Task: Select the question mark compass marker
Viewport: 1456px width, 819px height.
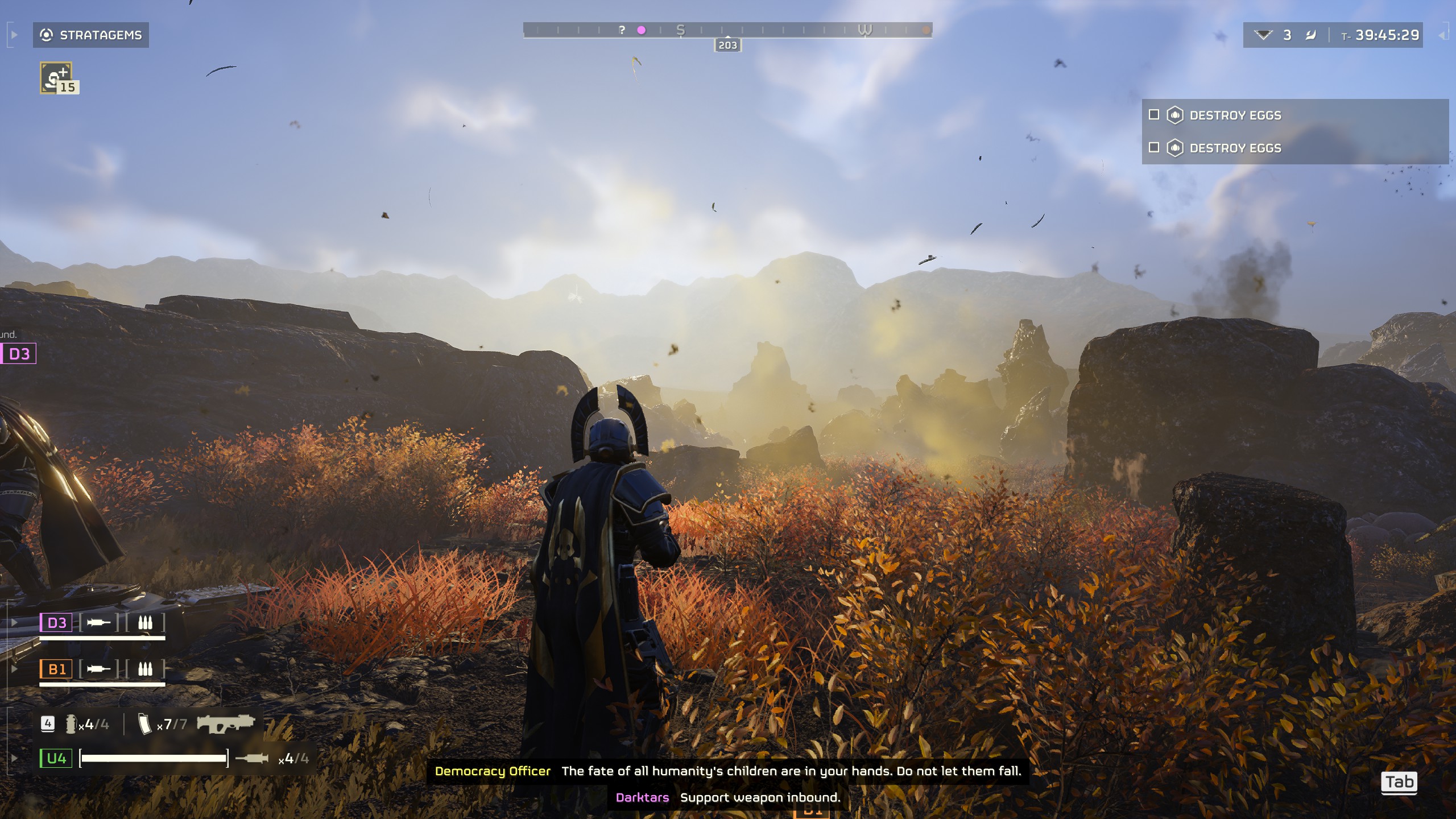Action: point(622,30)
